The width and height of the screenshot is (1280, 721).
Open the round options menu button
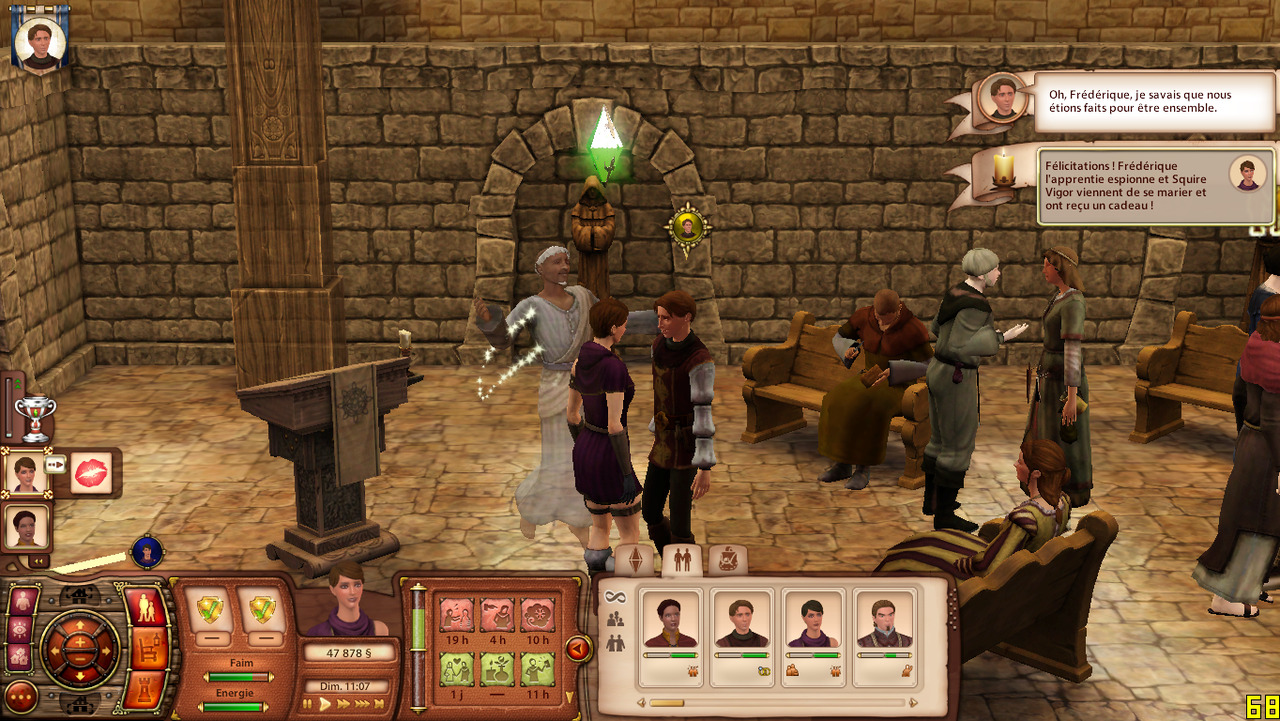coord(22,697)
